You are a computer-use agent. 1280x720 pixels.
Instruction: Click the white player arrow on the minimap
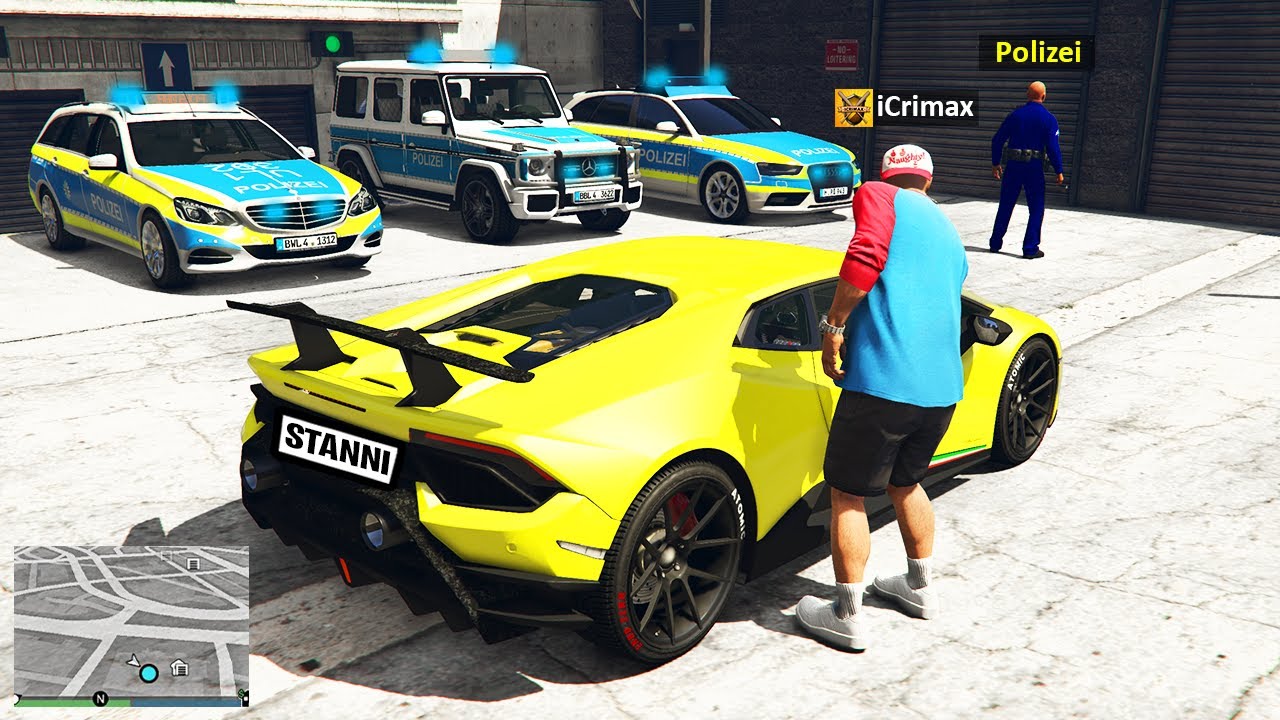click(x=133, y=660)
